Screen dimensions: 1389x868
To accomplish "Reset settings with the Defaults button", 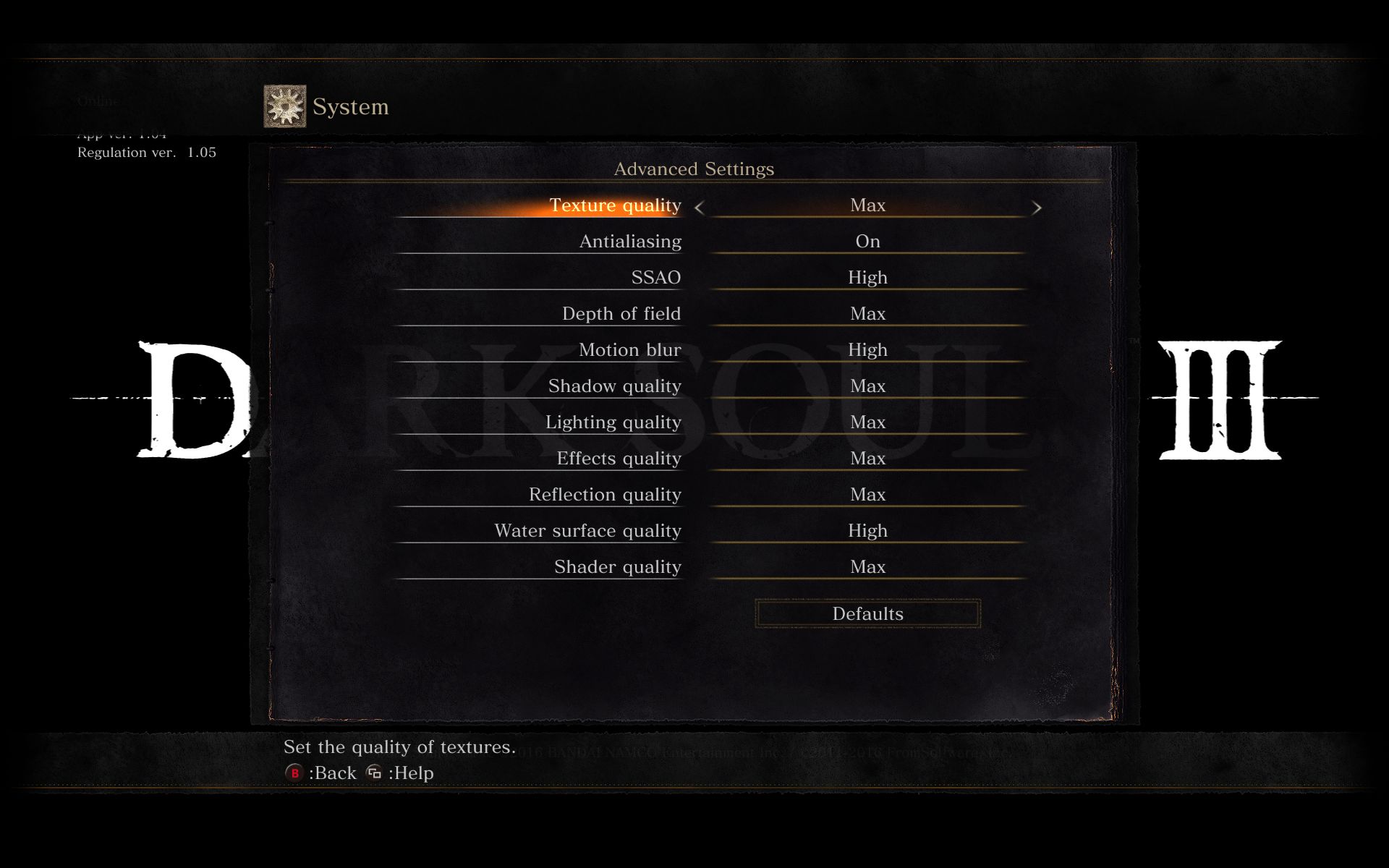I will (x=867, y=613).
